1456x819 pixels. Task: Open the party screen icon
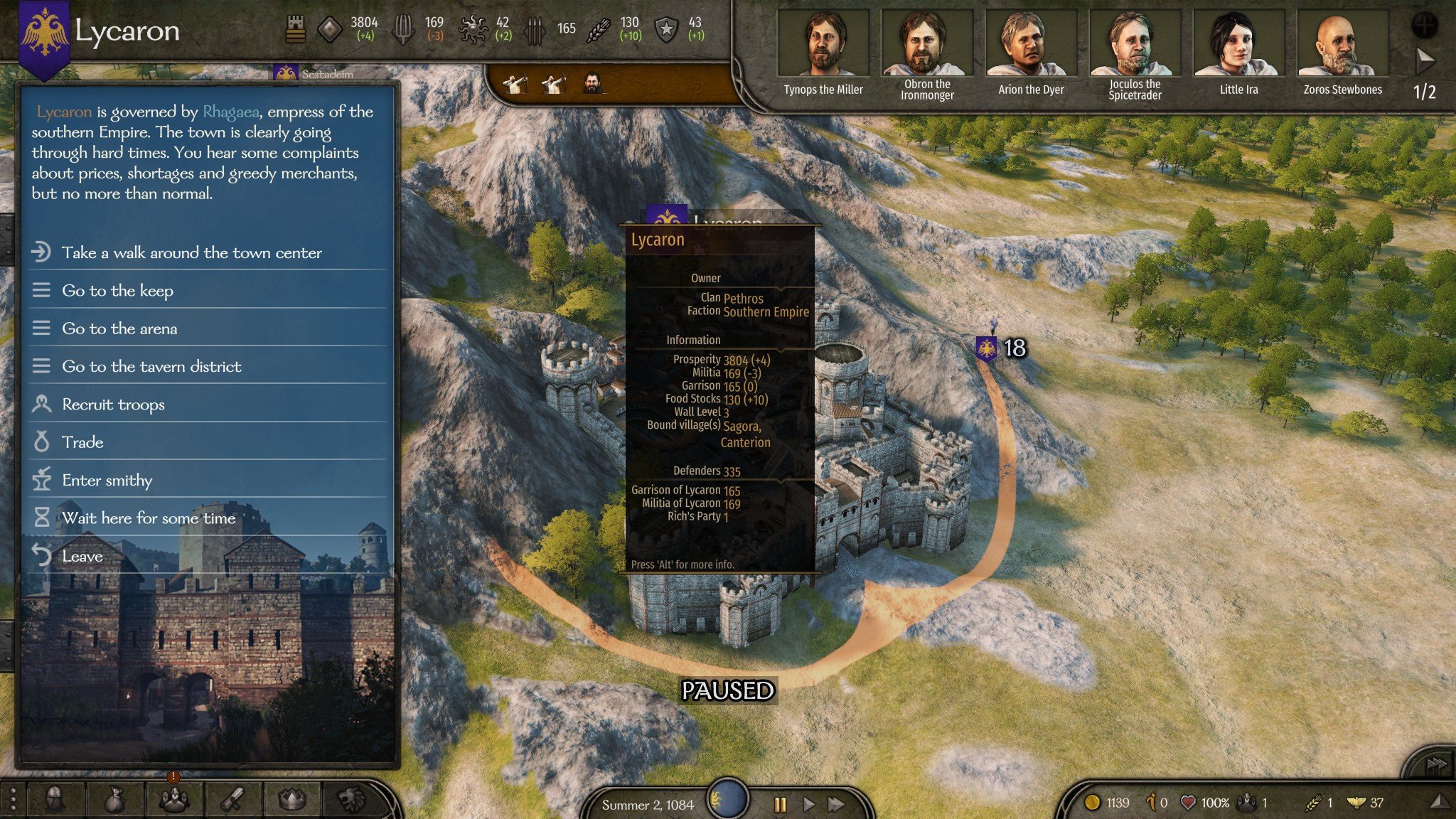click(x=173, y=801)
